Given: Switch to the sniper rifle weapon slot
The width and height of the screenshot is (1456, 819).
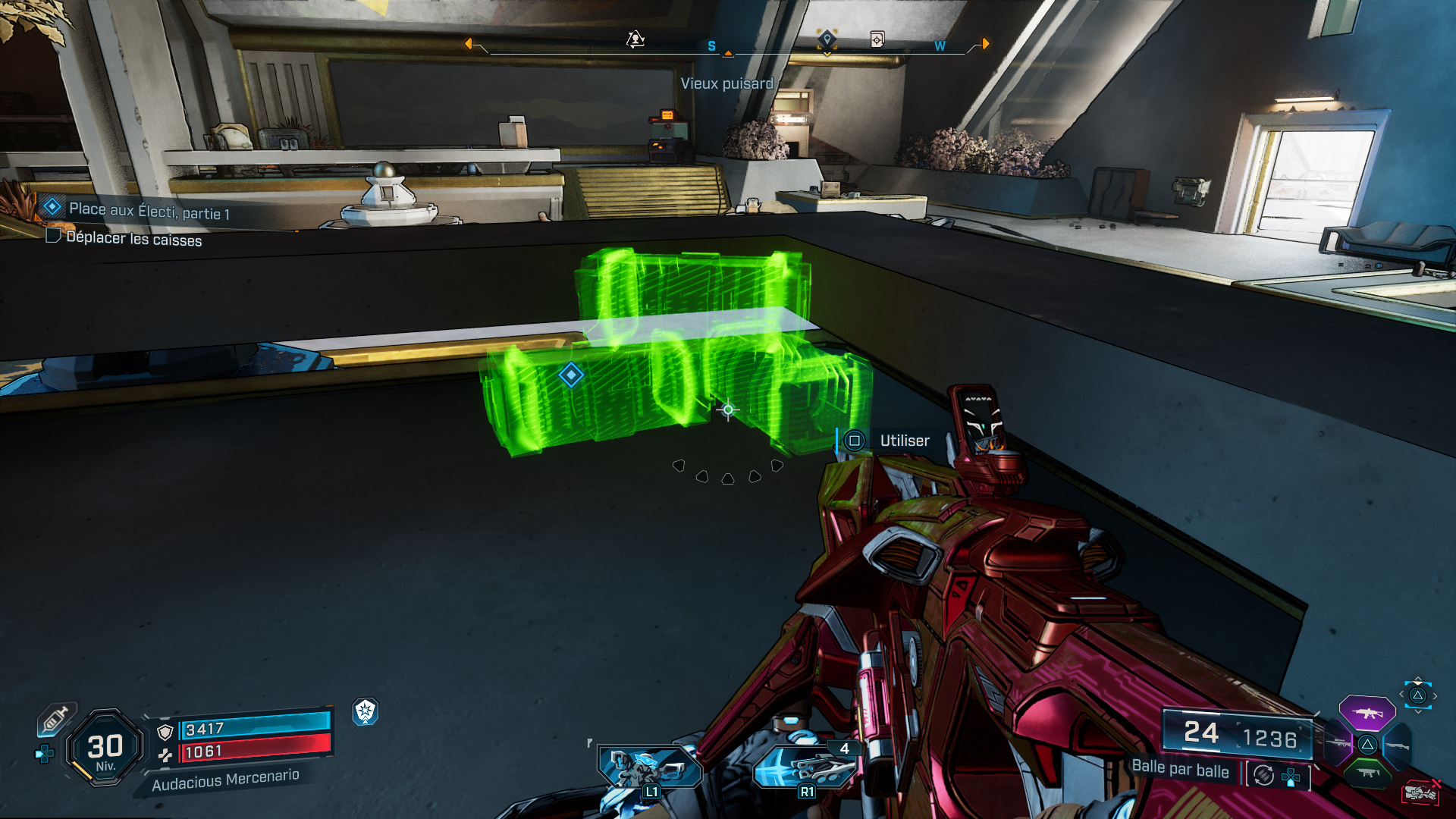Looking at the screenshot, I should point(1338,743).
